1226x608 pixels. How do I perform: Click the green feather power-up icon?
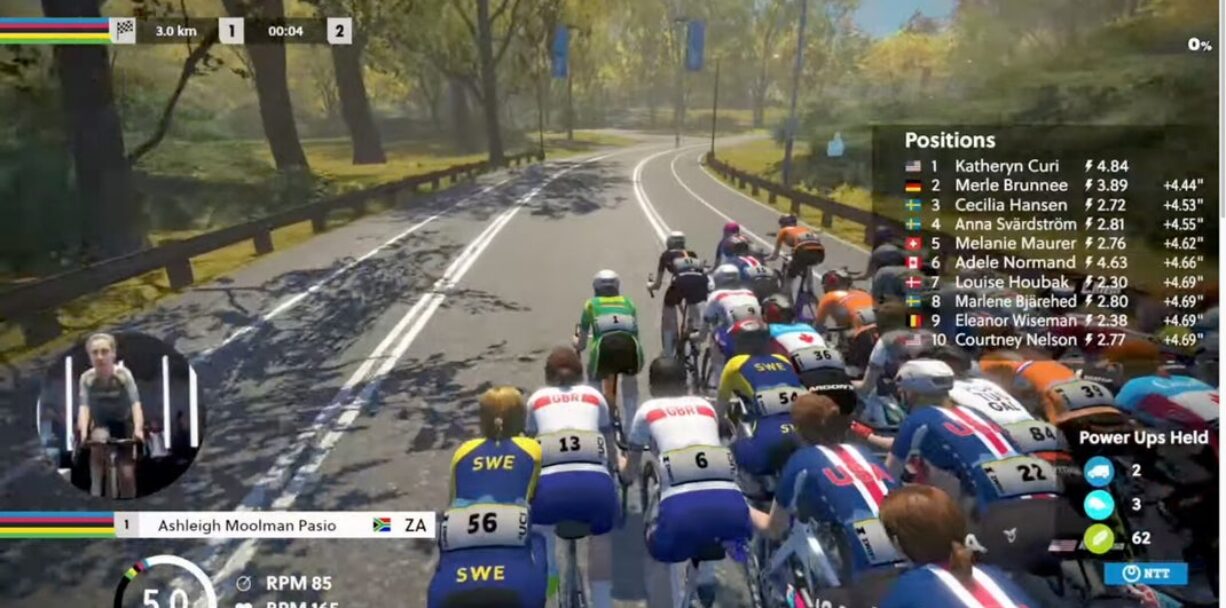pyautogui.click(x=1098, y=538)
